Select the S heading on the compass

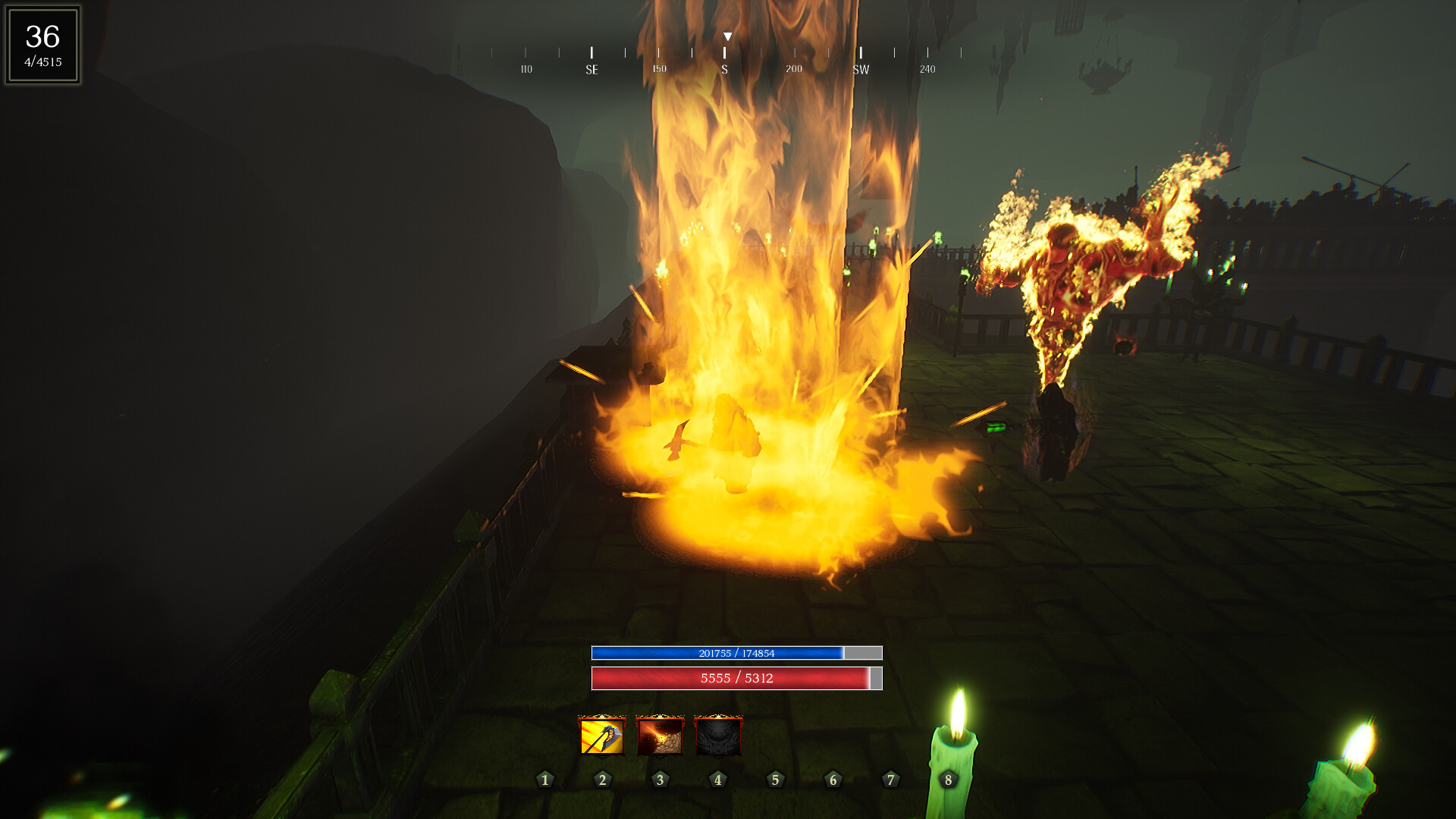tap(726, 68)
